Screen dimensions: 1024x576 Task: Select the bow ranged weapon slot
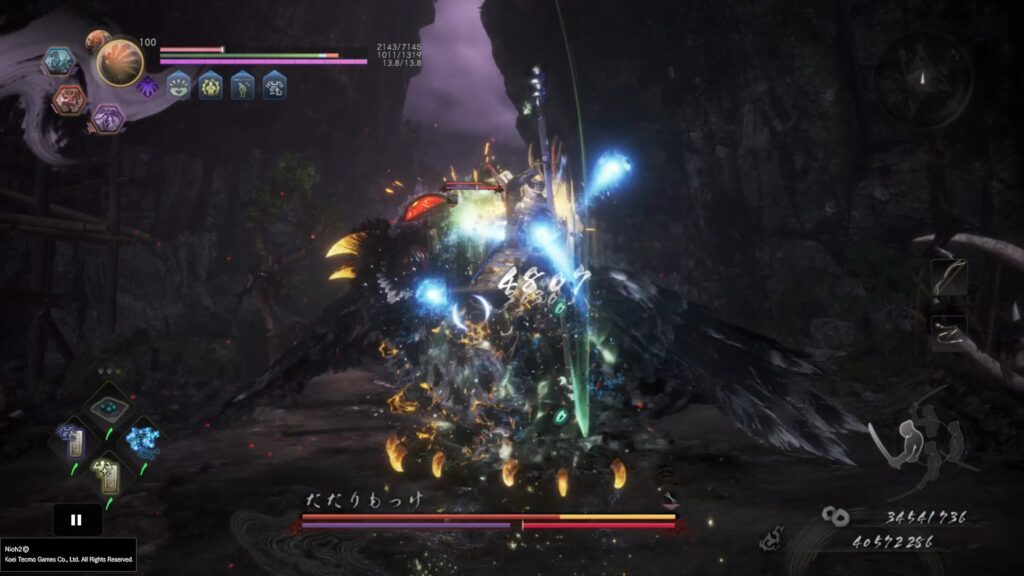(949, 277)
